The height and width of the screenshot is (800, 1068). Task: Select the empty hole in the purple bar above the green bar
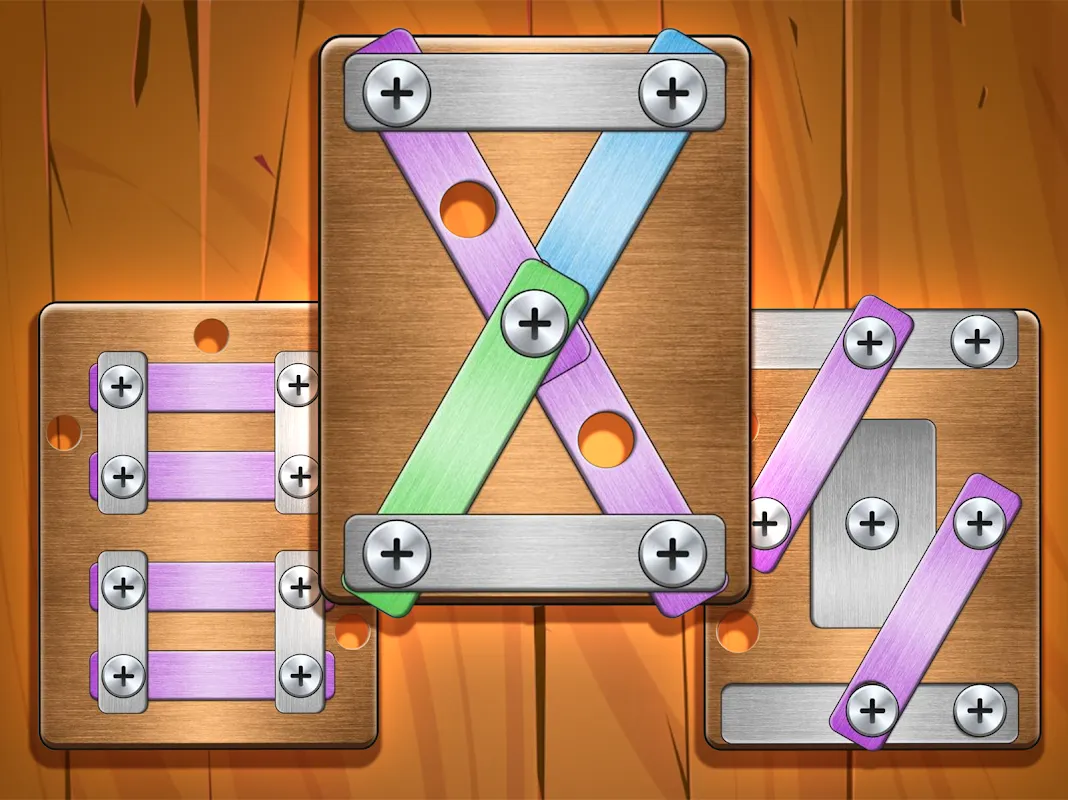(467, 209)
